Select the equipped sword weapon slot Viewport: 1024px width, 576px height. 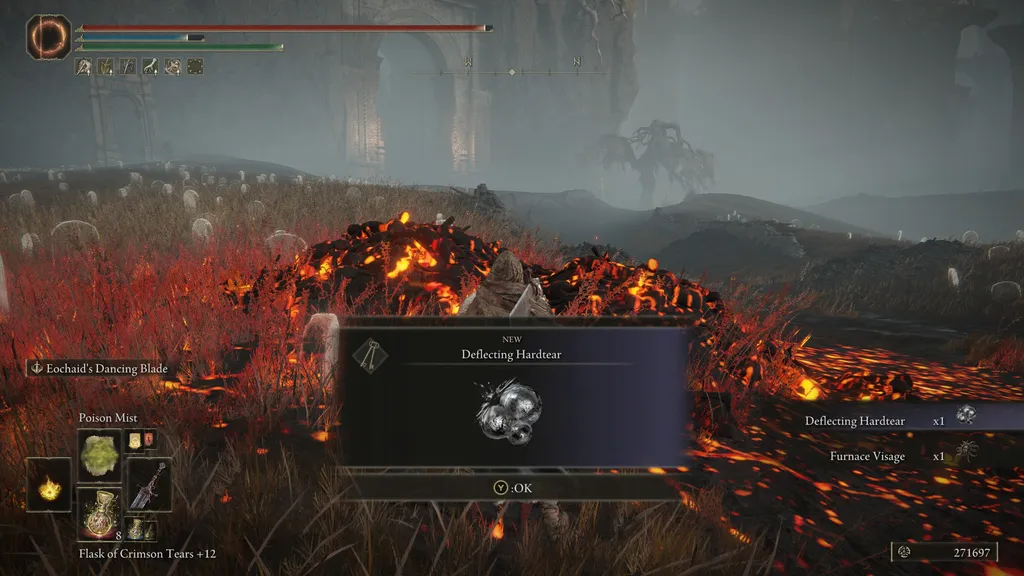[x=149, y=485]
